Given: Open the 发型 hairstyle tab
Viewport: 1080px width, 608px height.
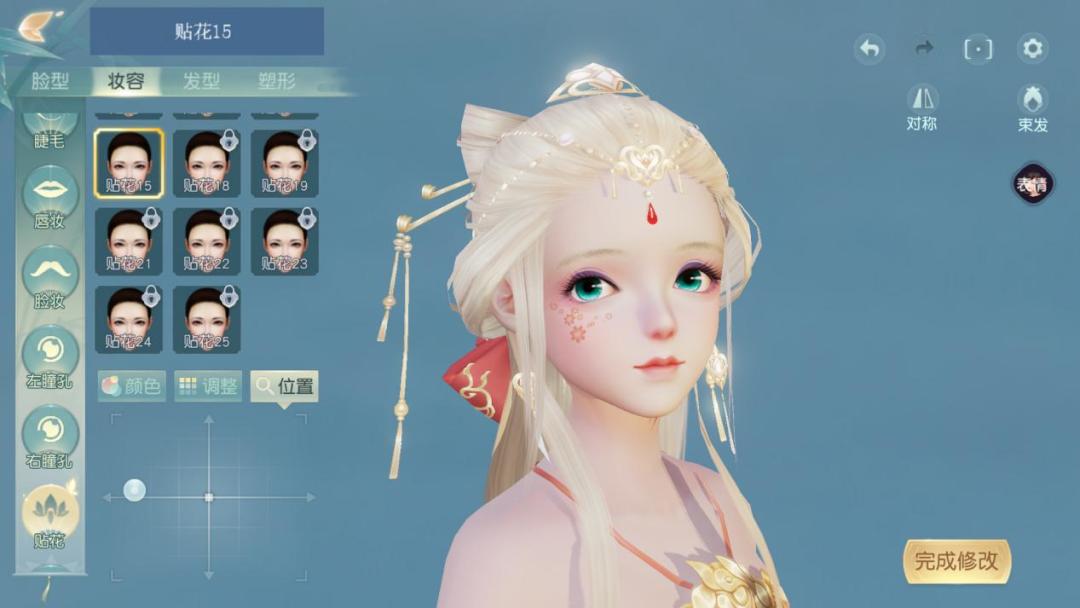Looking at the screenshot, I should point(201,81).
